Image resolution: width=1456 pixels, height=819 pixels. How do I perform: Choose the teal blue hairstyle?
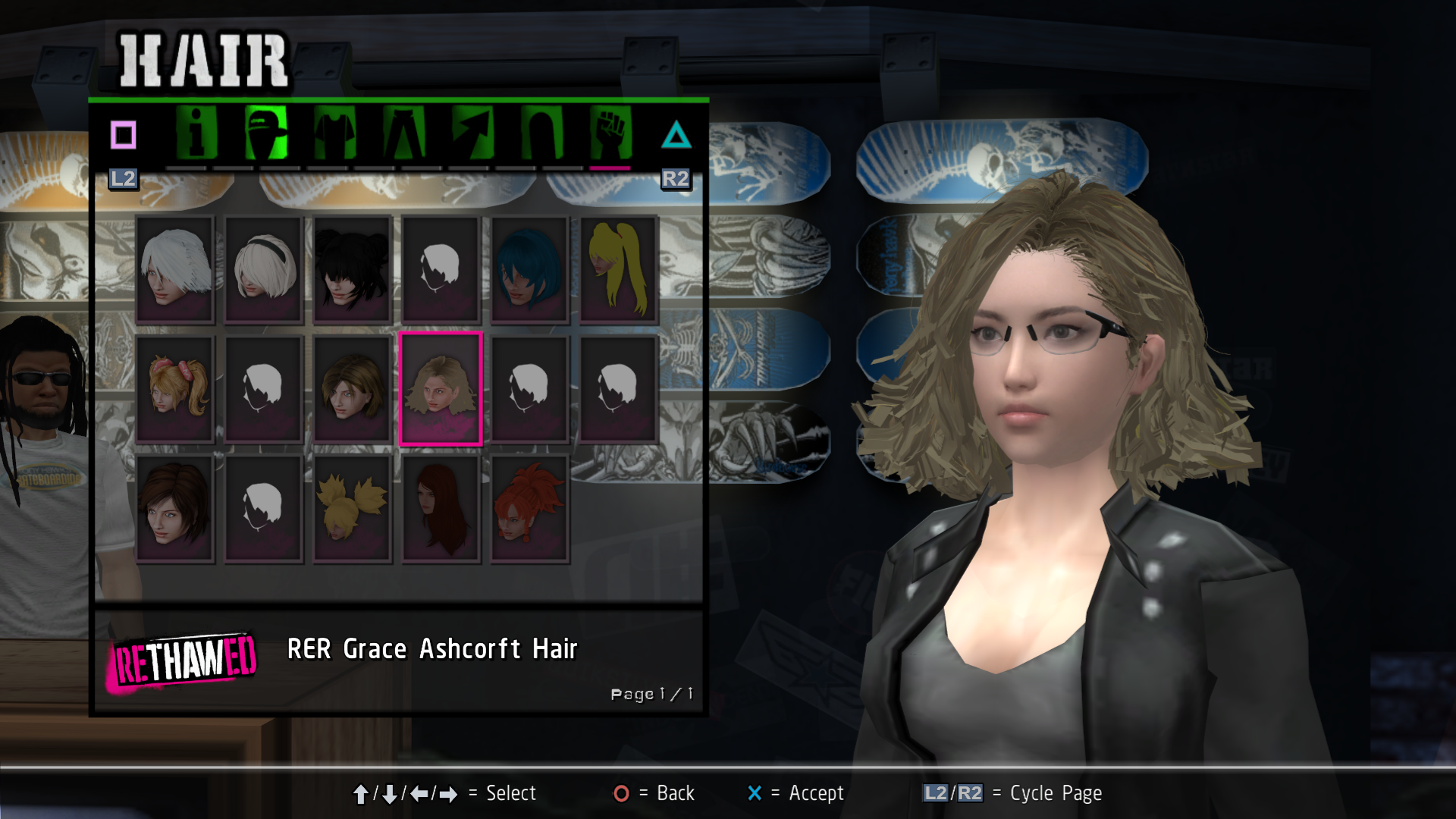click(529, 270)
